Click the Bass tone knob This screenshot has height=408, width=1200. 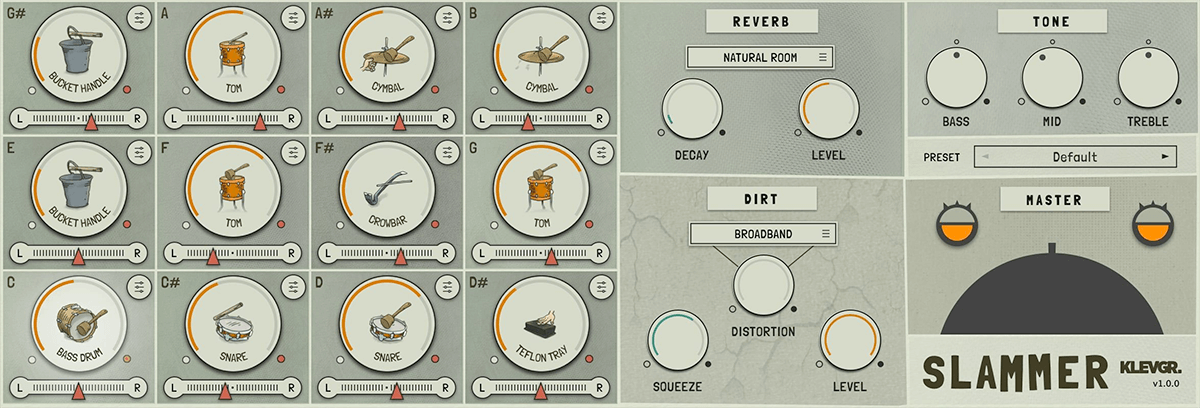(x=955, y=76)
